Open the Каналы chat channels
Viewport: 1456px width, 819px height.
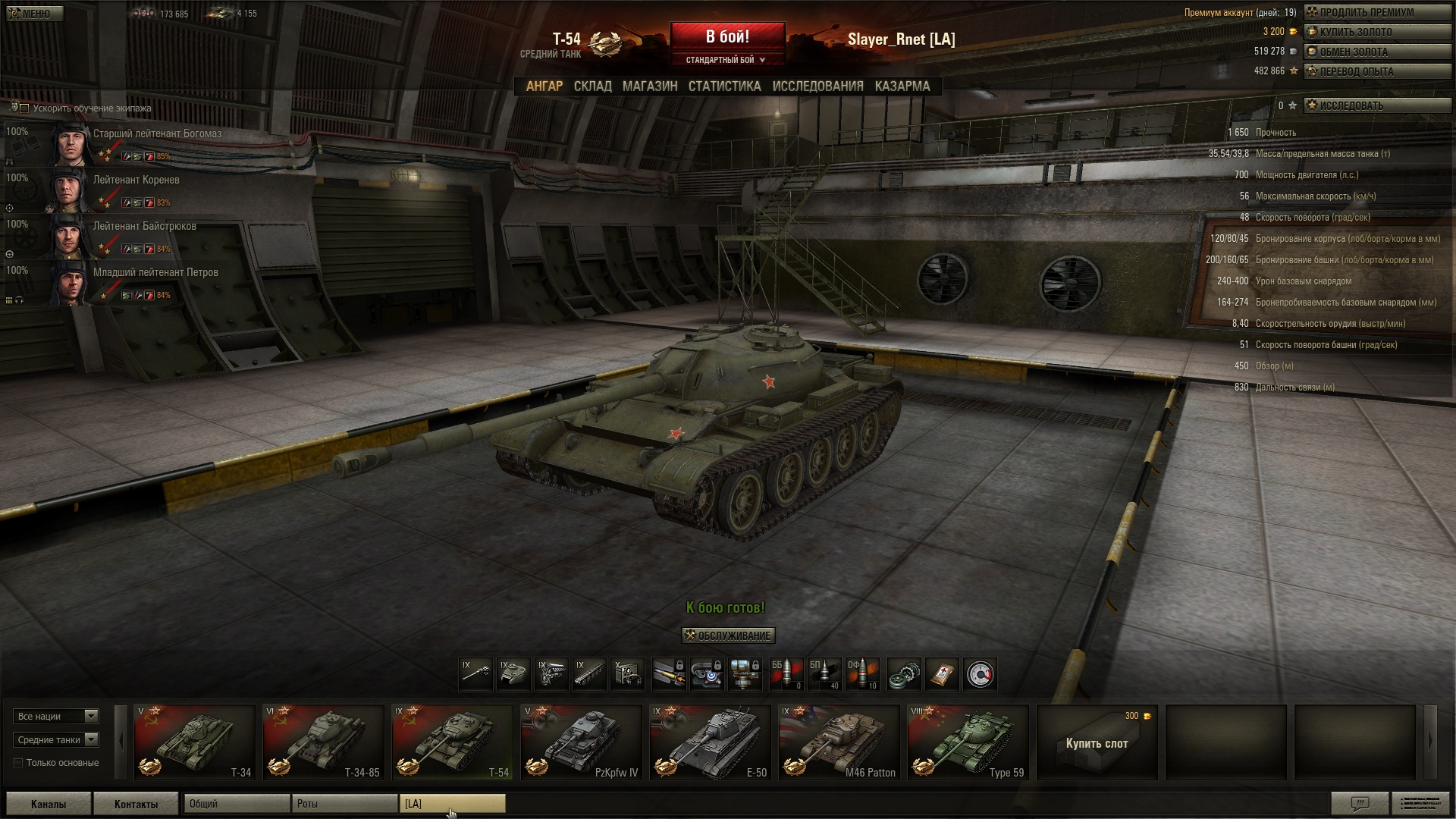[x=49, y=804]
